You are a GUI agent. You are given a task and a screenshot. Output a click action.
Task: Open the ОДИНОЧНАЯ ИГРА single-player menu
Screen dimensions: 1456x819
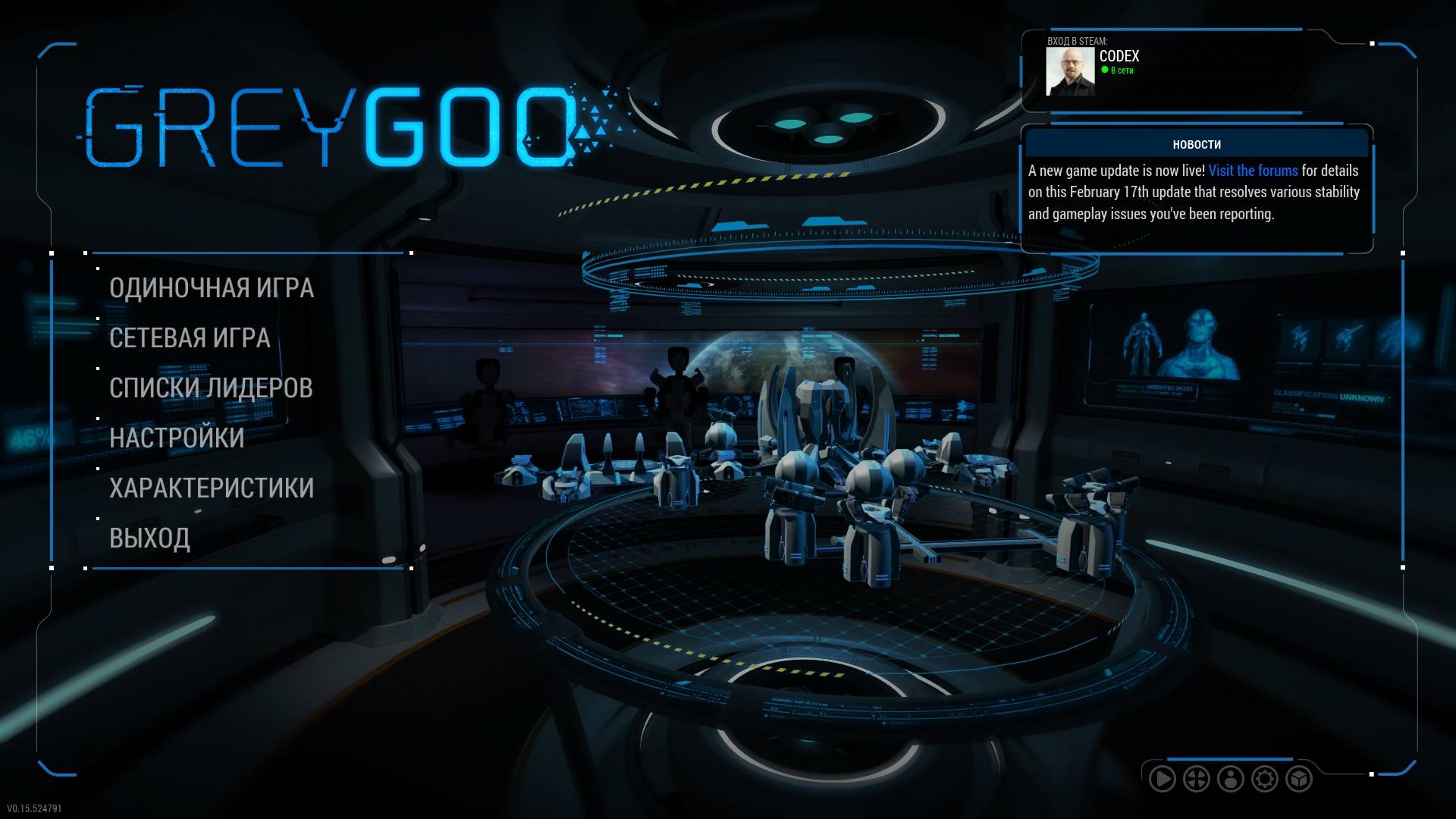click(211, 288)
